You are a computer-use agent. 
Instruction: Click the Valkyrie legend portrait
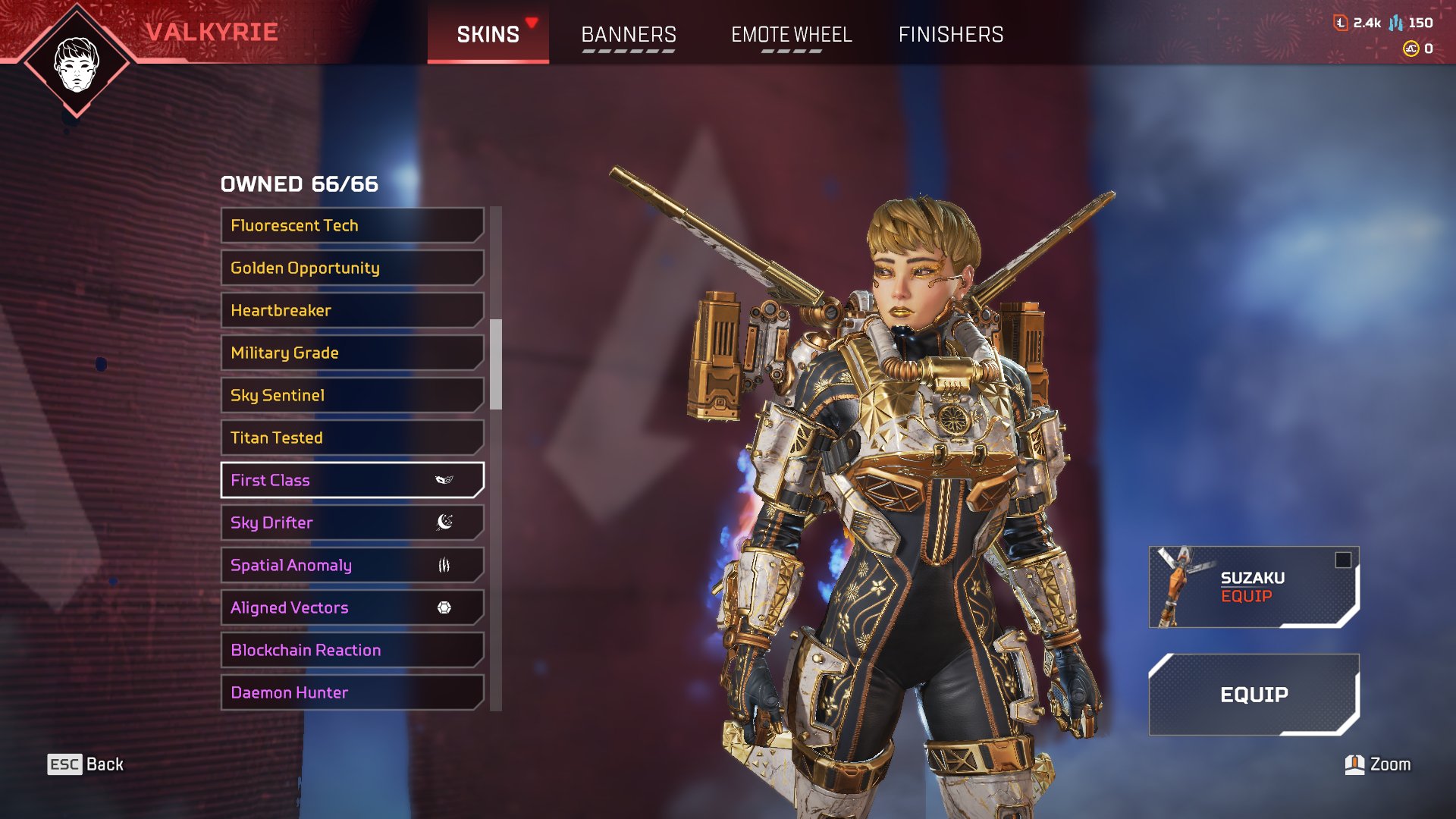77,64
